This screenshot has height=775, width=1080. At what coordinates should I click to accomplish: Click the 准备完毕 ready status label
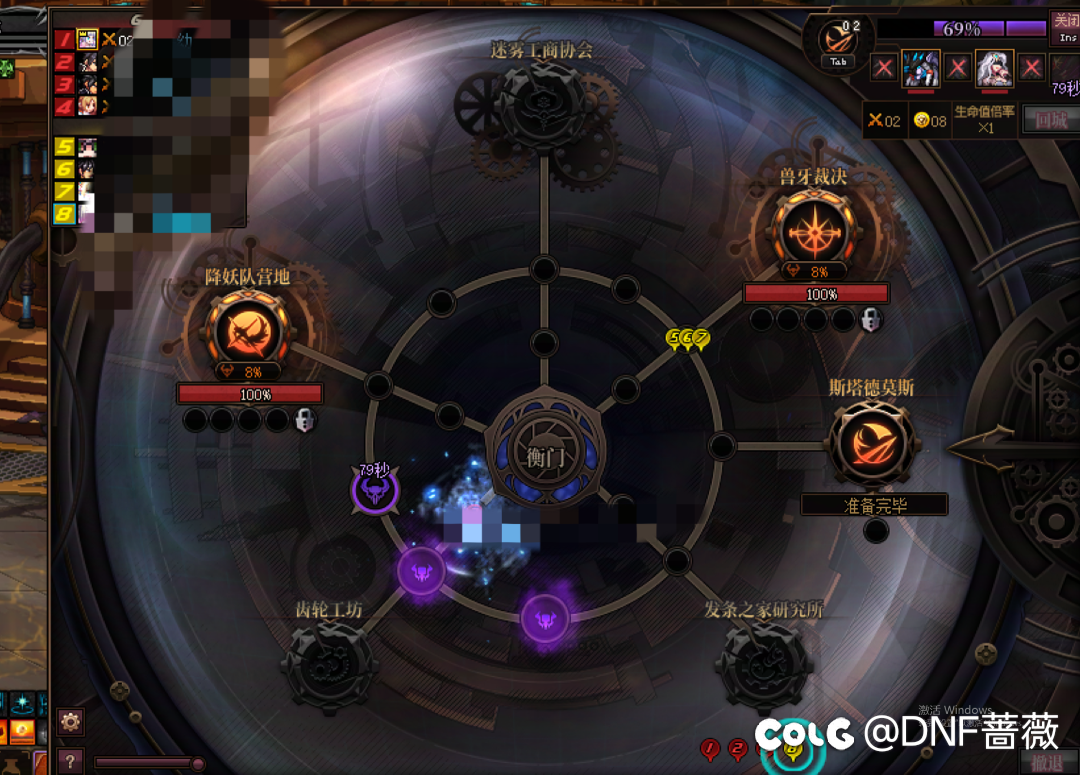tap(874, 505)
